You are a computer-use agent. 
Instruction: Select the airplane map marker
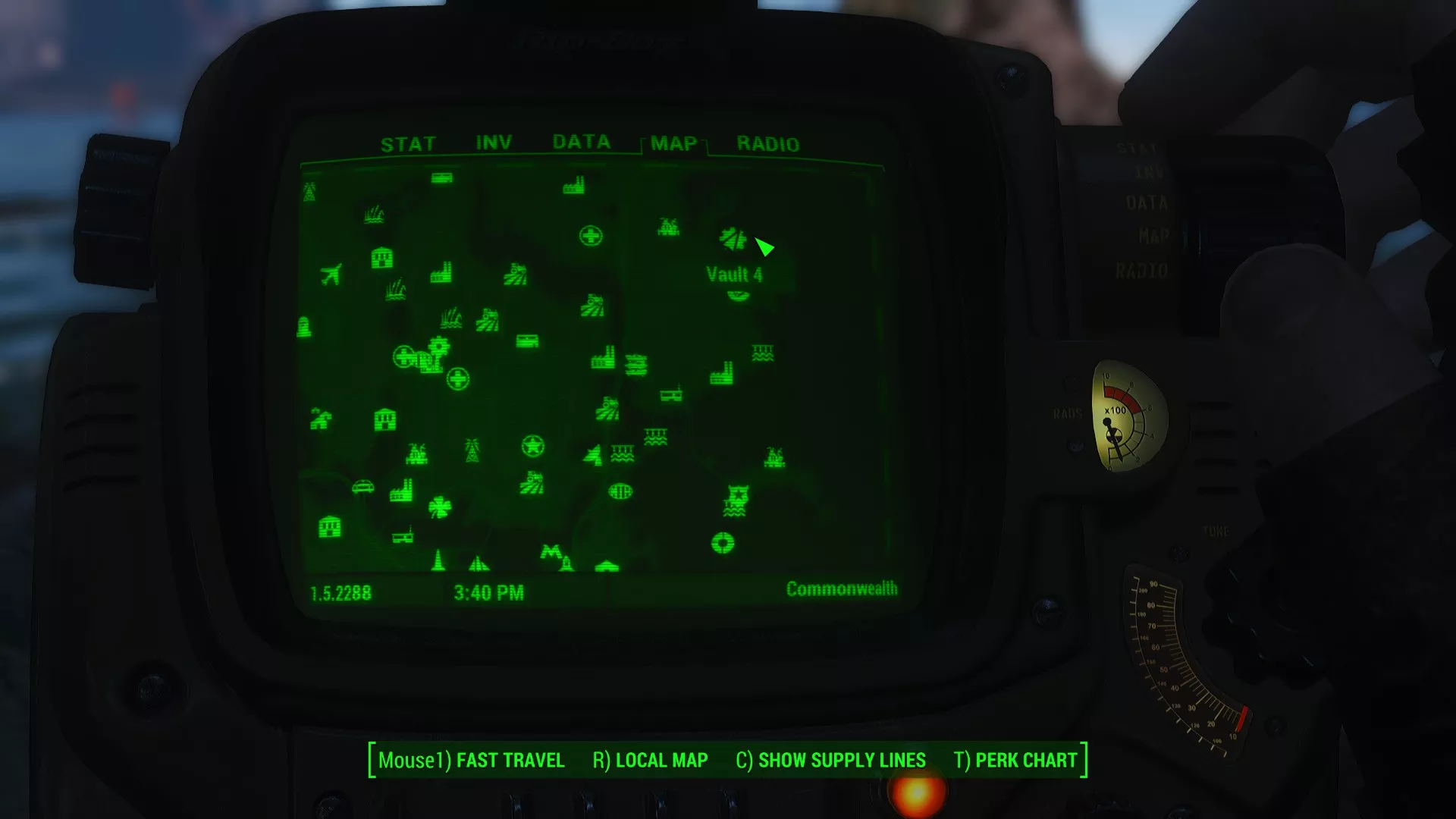[x=331, y=274]
